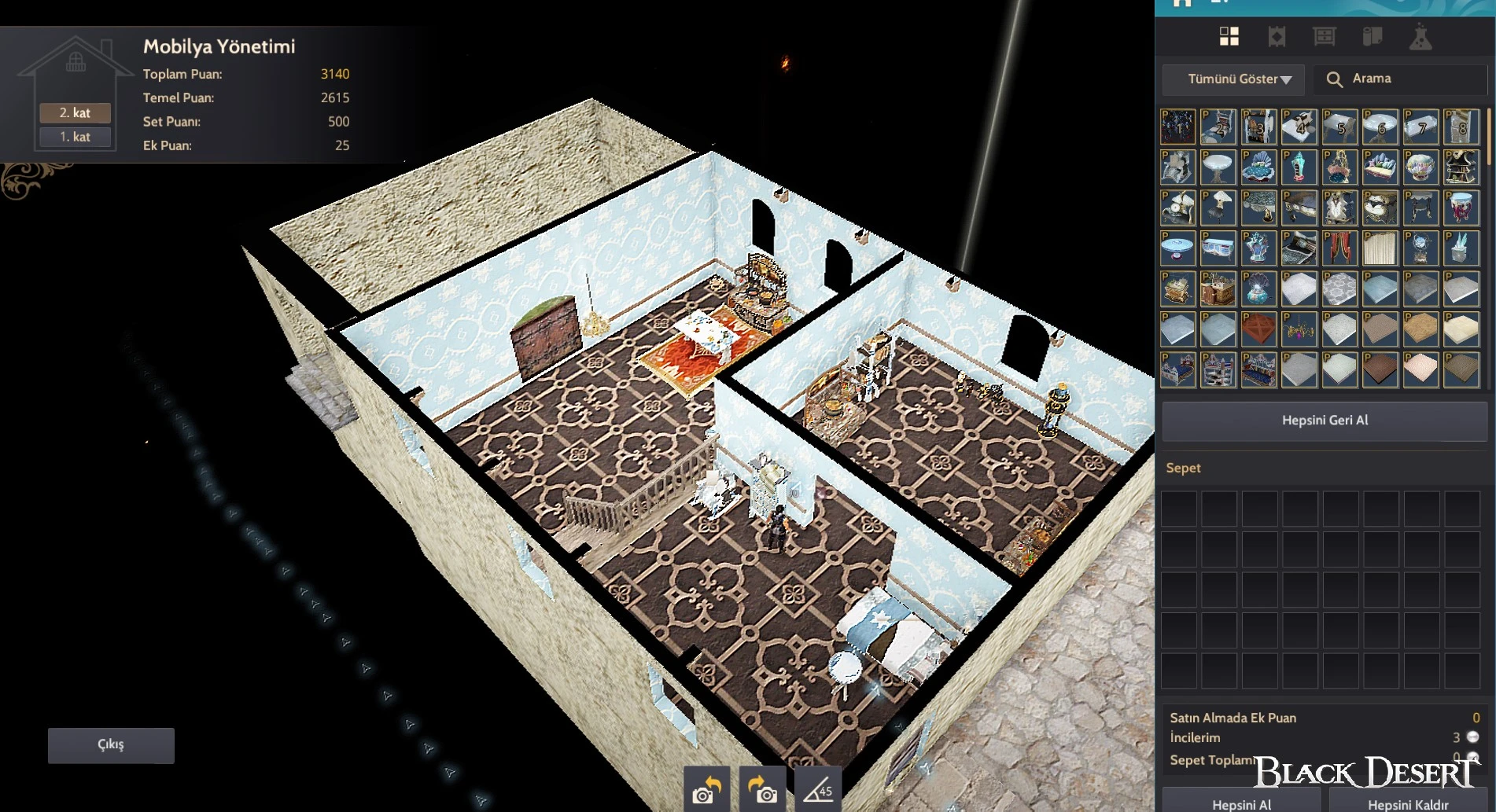This screenshot has width=1496, height=812.
Task: Remove all with Hepsini Kaldır
Action: point(1408,803)
